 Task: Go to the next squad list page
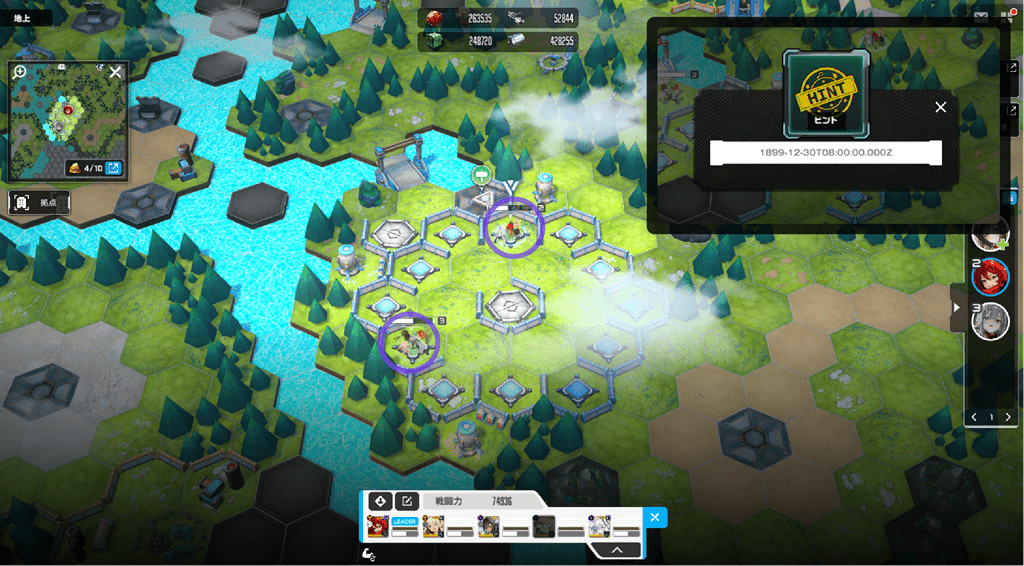(x=1007, y=417)
